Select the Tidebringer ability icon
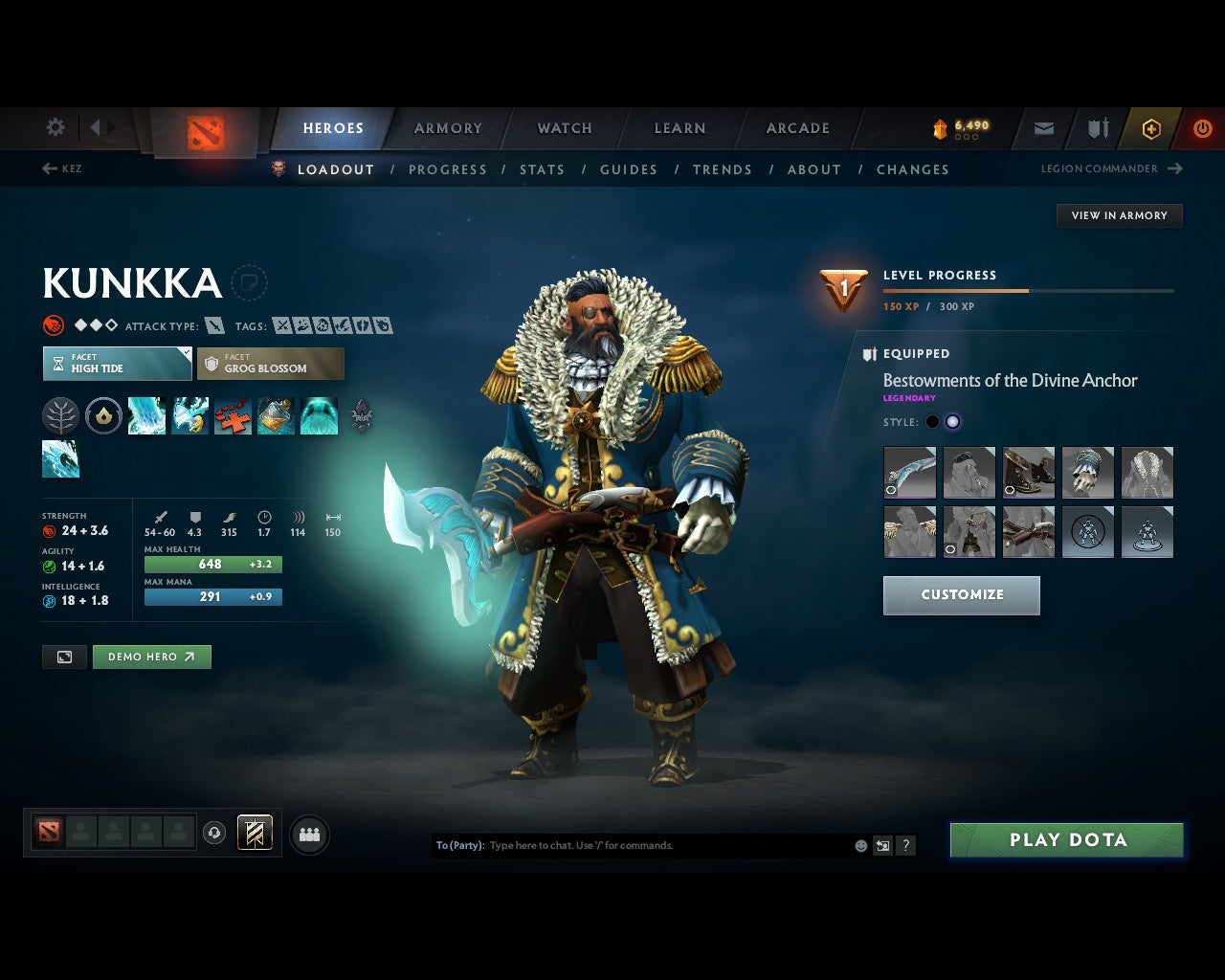 point(189,415)
